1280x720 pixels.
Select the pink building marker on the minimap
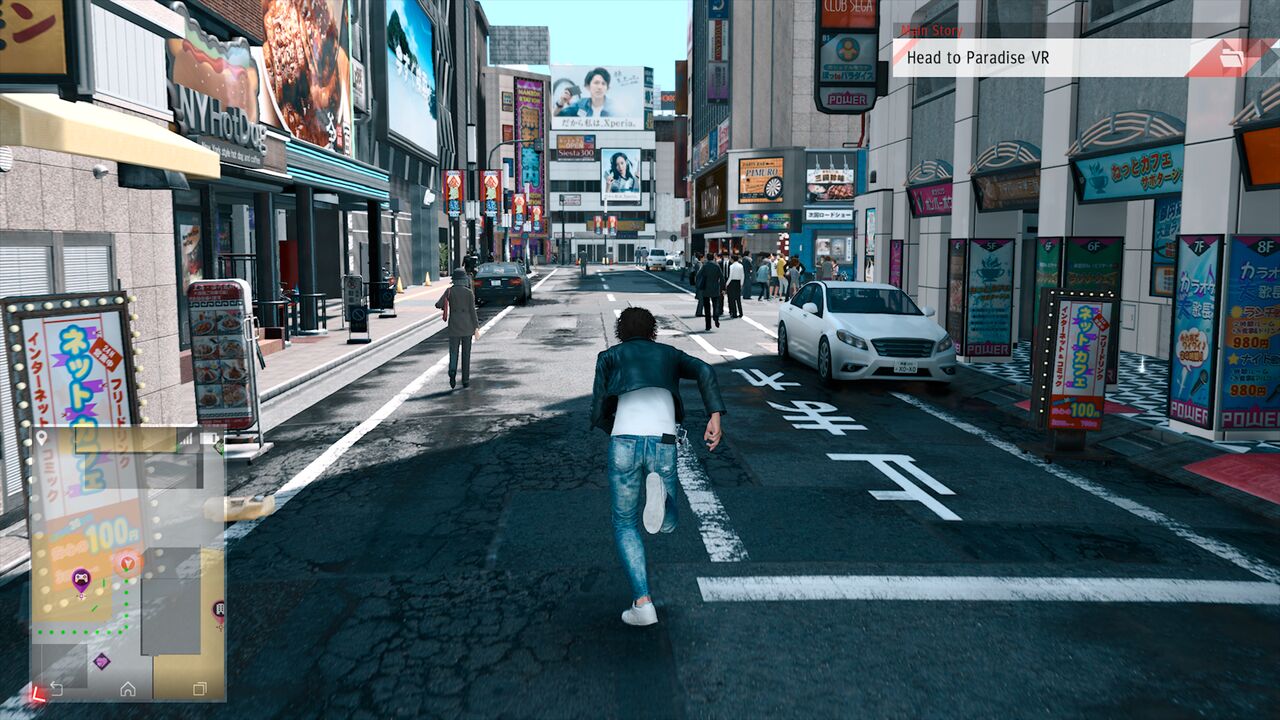click(x=218, y=608)
